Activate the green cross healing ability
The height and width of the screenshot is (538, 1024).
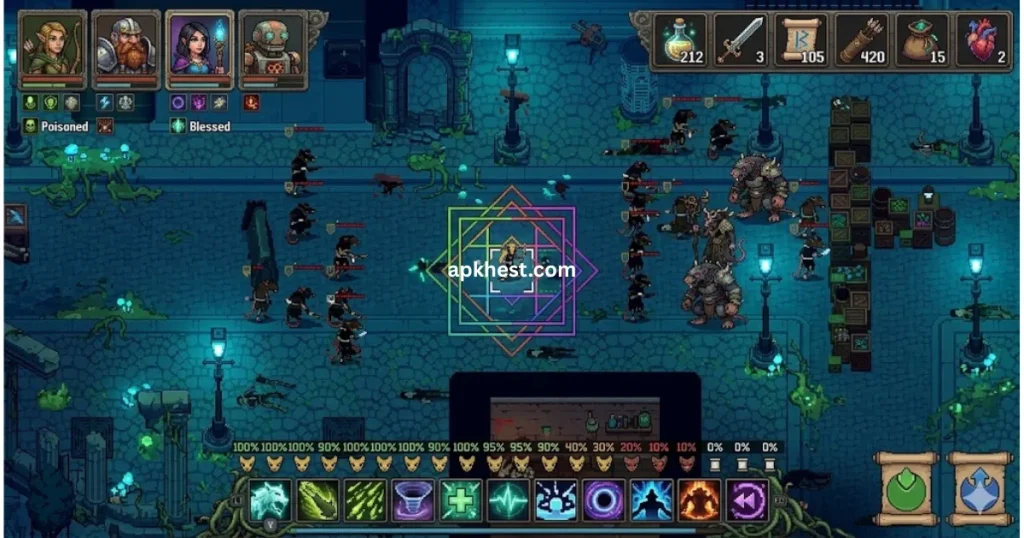pyautogui.click(x=460, y=499)
